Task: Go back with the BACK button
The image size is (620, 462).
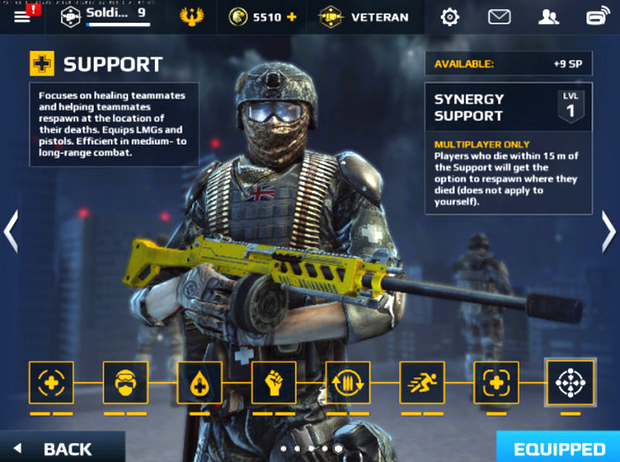Action: [60, 448]
